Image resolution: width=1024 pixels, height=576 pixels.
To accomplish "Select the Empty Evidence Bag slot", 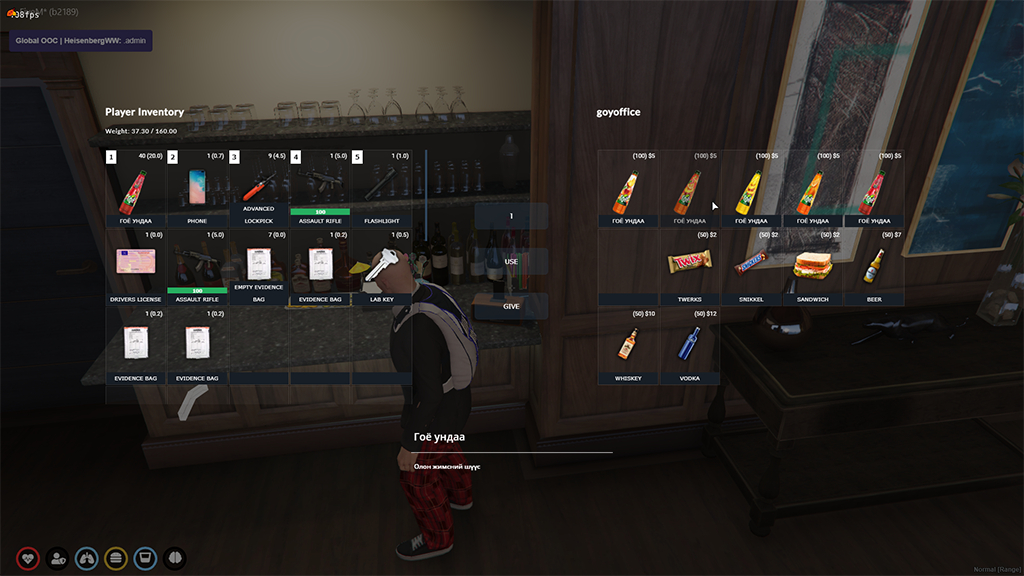I will (258, 266).
